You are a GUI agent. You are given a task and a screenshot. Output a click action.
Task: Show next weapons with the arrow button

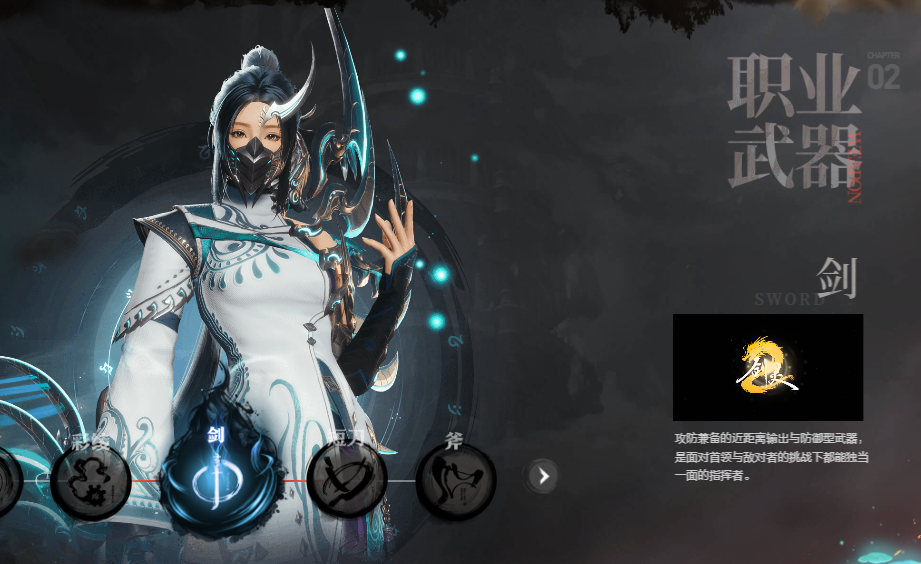[543, 477]
